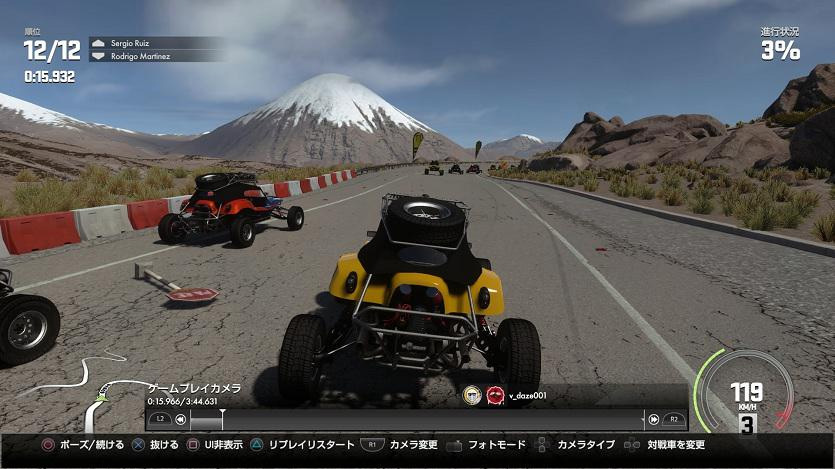Select the rewind icon on the replay bar

(181, 420)
